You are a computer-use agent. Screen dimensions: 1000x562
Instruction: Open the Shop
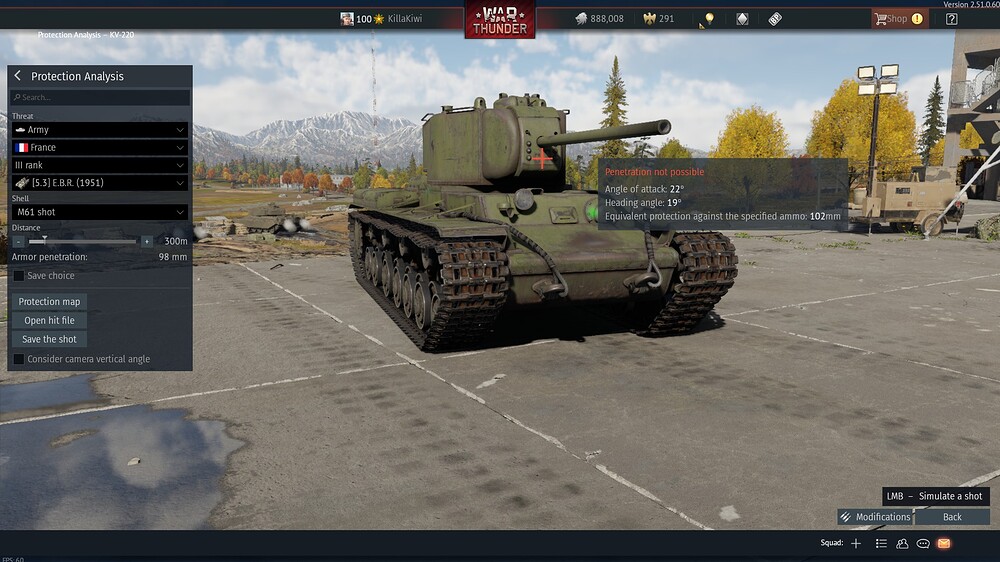(897, 18)
